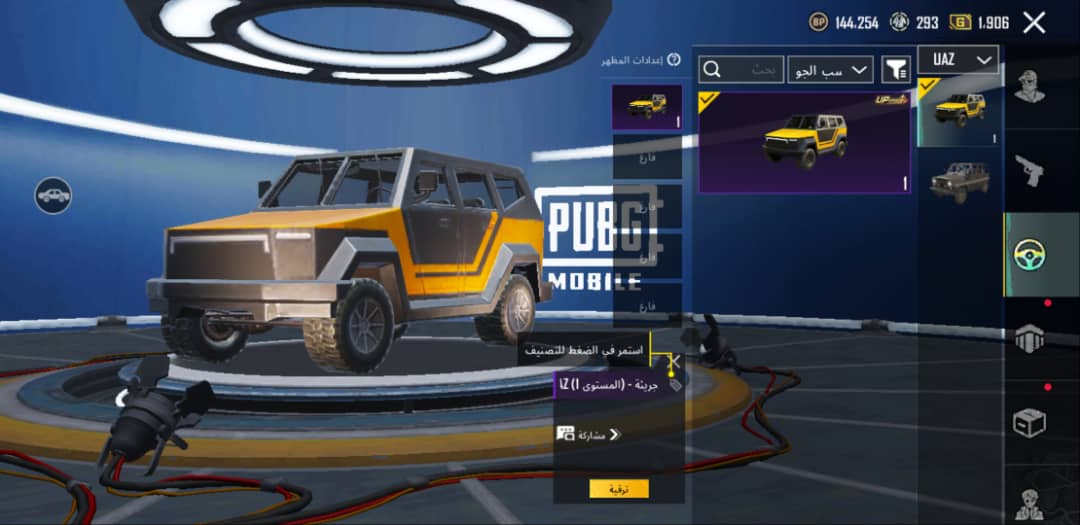Open the crate box inventory tab
The width and height of the screenshot is (1080, 525).
pos(1029,422)
